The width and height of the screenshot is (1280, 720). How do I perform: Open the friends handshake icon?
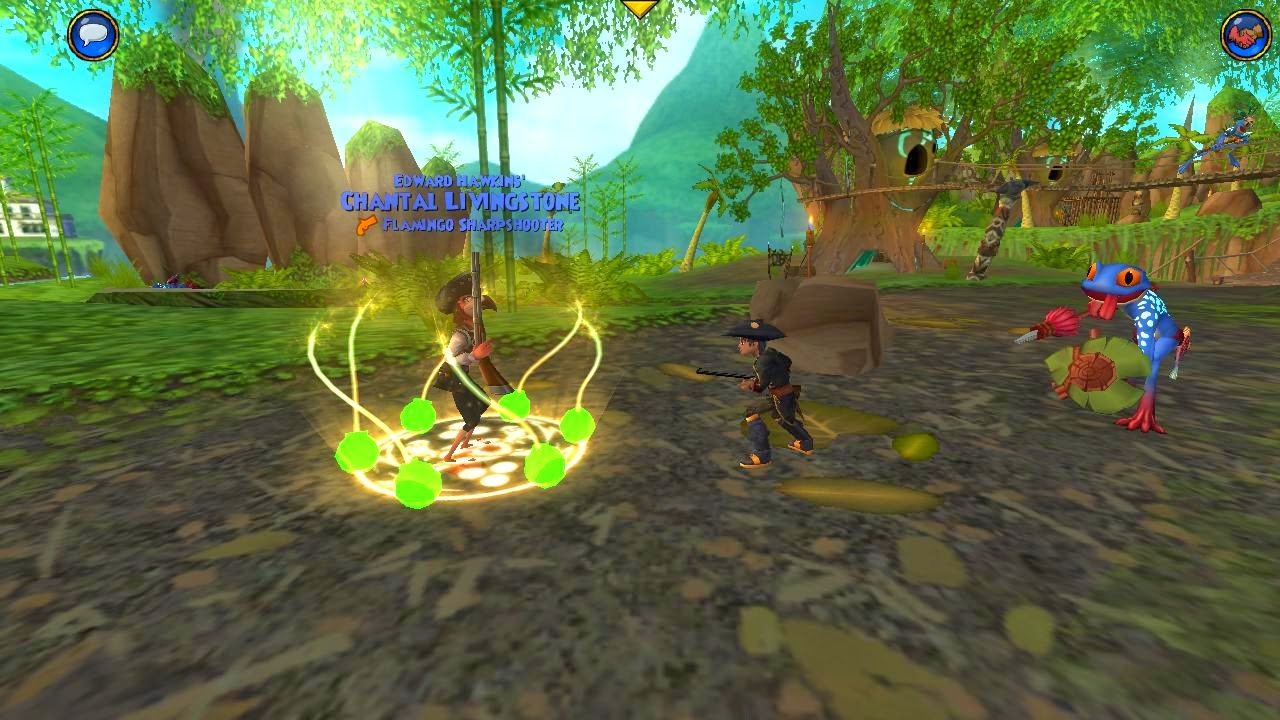point(1246,36)
